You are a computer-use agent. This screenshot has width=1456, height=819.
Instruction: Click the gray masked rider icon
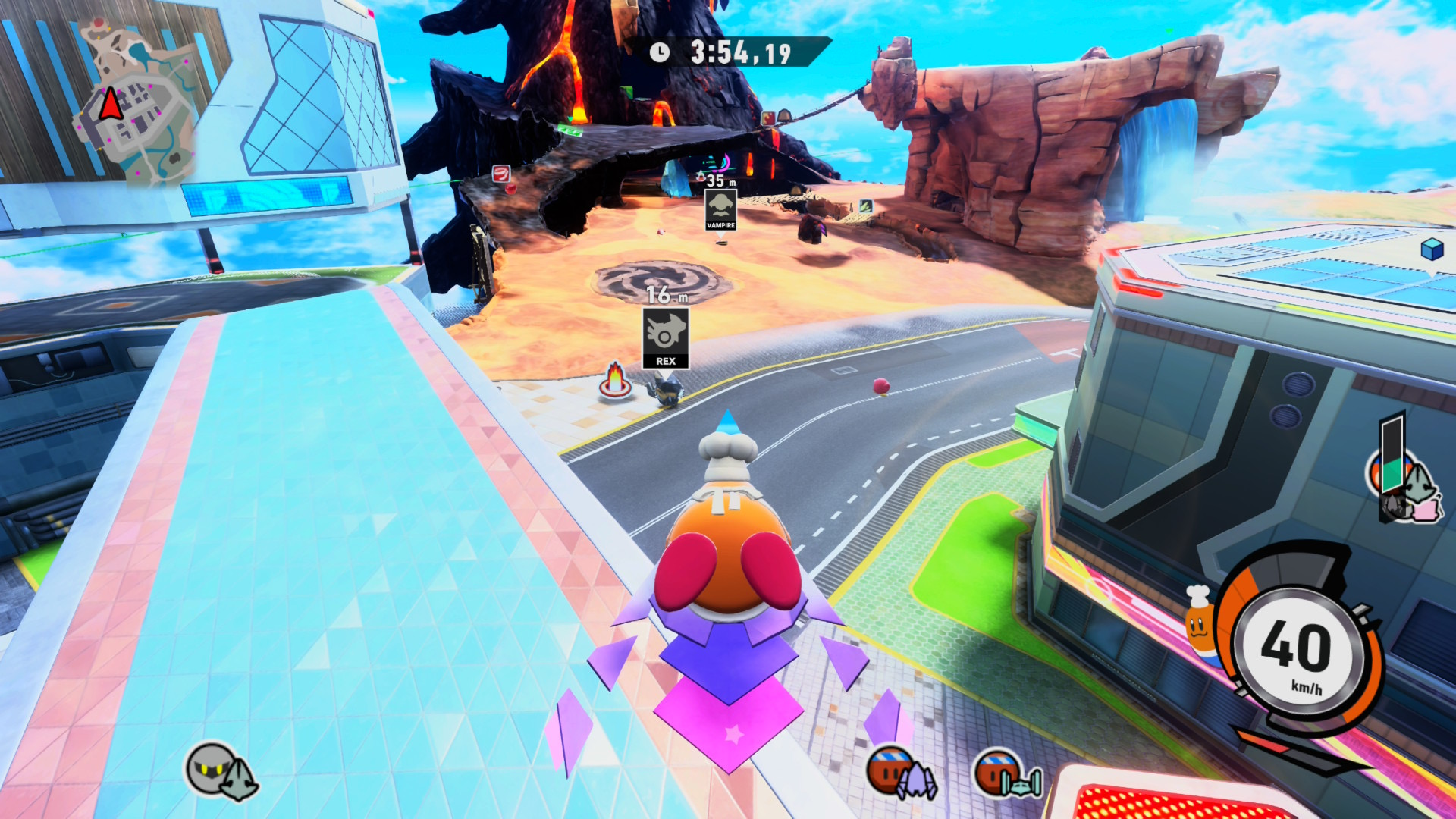coord(221,770)
